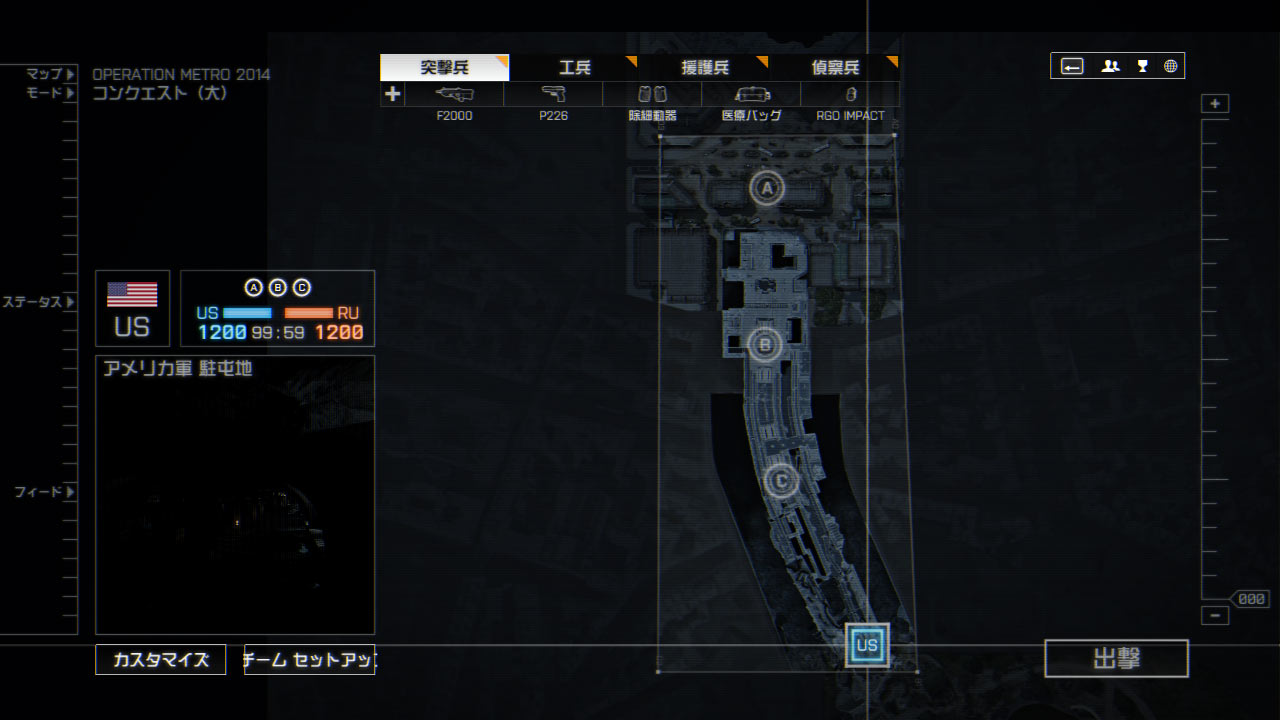The height and width of the screenshot is (720, 1280).
Task: Select the US base spawn point
Action: [867, 645]
